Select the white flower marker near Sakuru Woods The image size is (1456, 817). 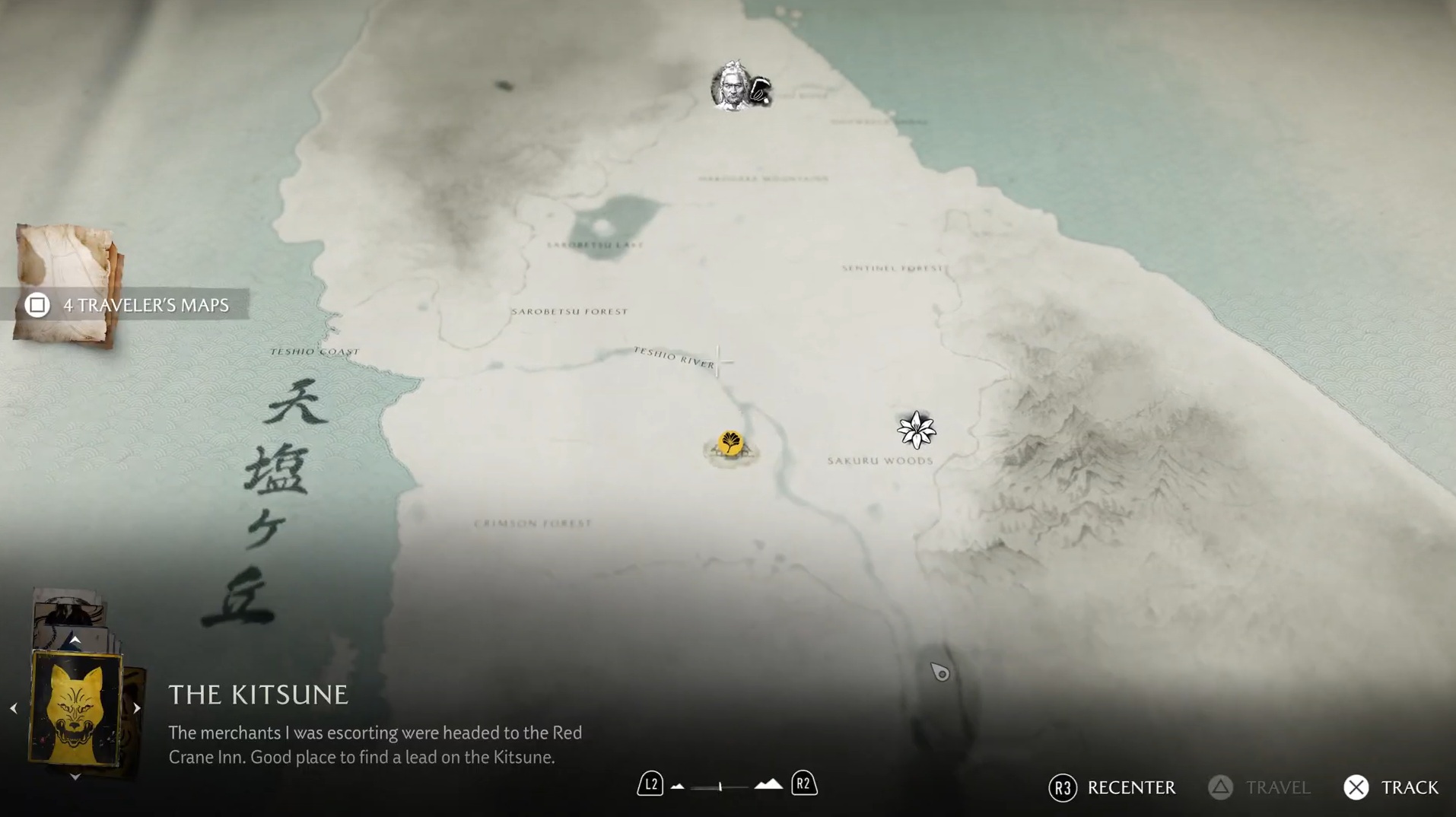click(x=916, y=431)
